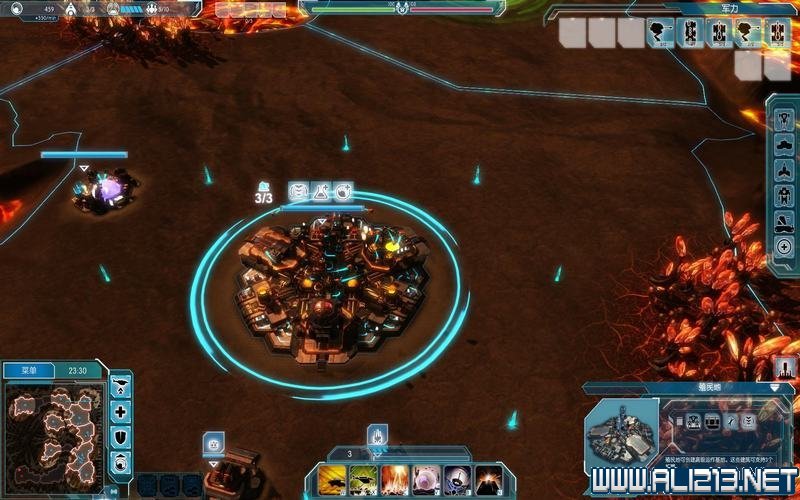
Task: Click the hand icon above the ability bar
Action: coord(378,436)
